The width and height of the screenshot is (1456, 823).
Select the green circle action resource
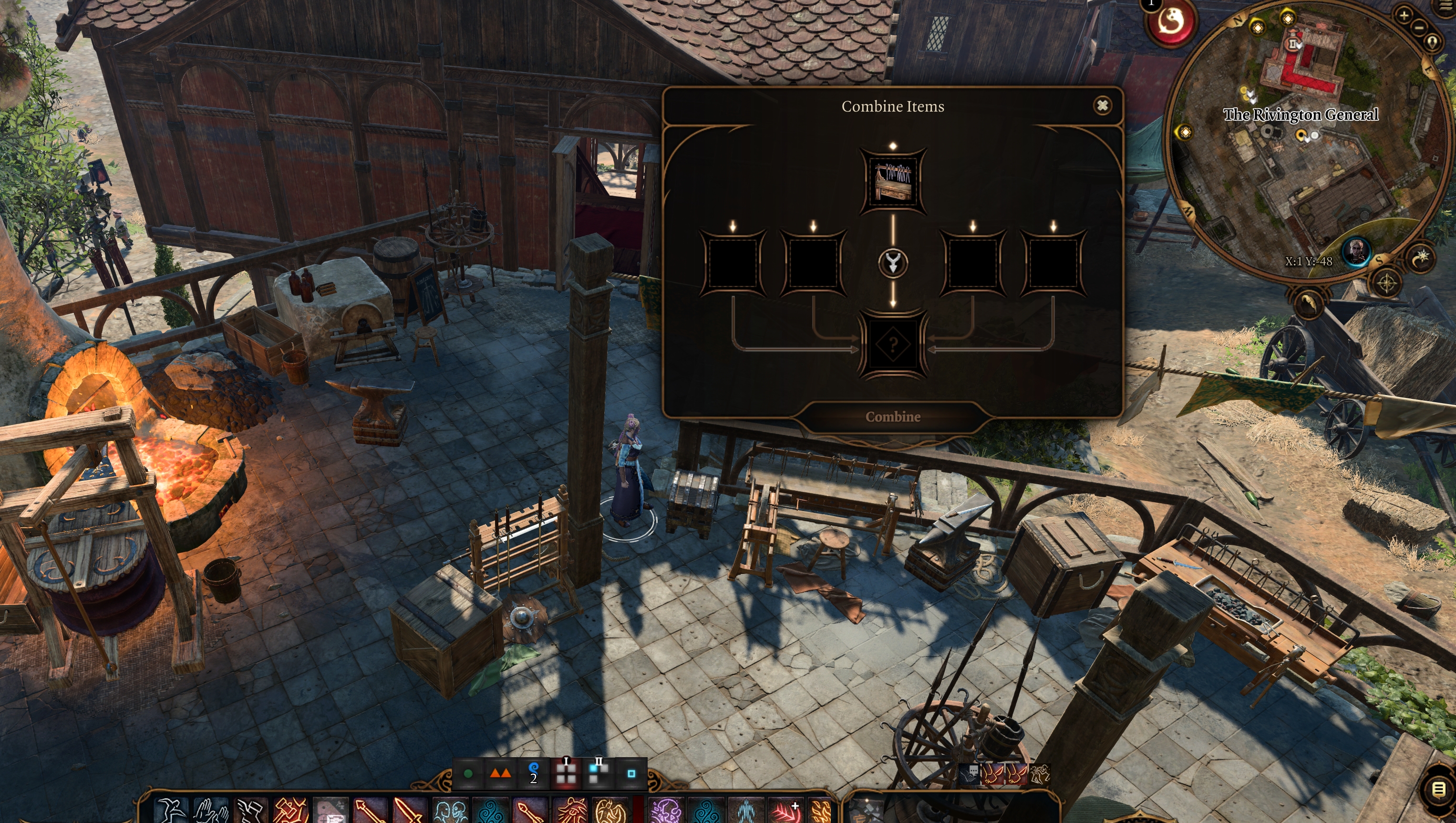coord(468,773)
